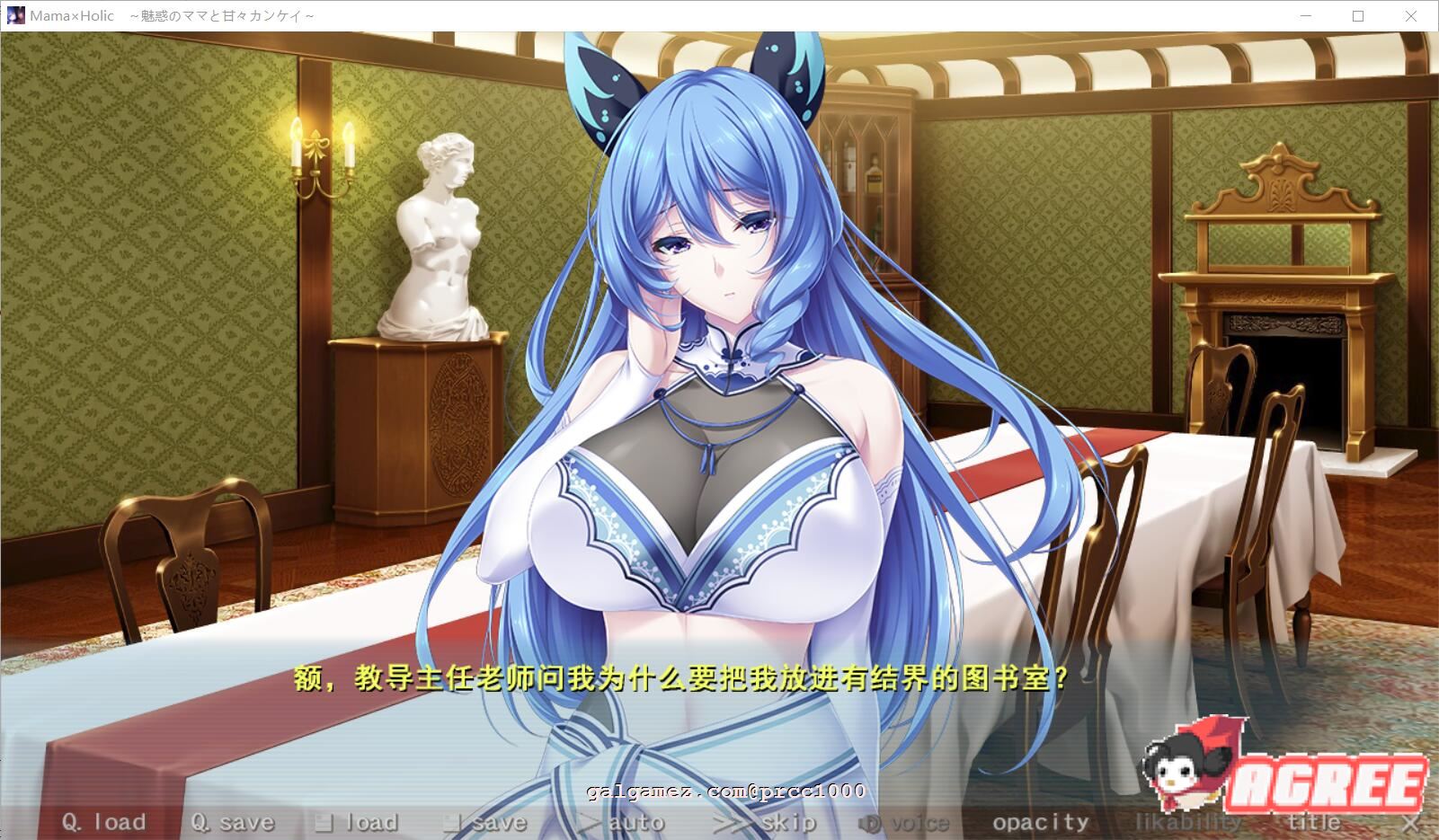The image size is (1439, 840).
Task: Click the arrow icon beside auto
Action: [x=589, y=820]
